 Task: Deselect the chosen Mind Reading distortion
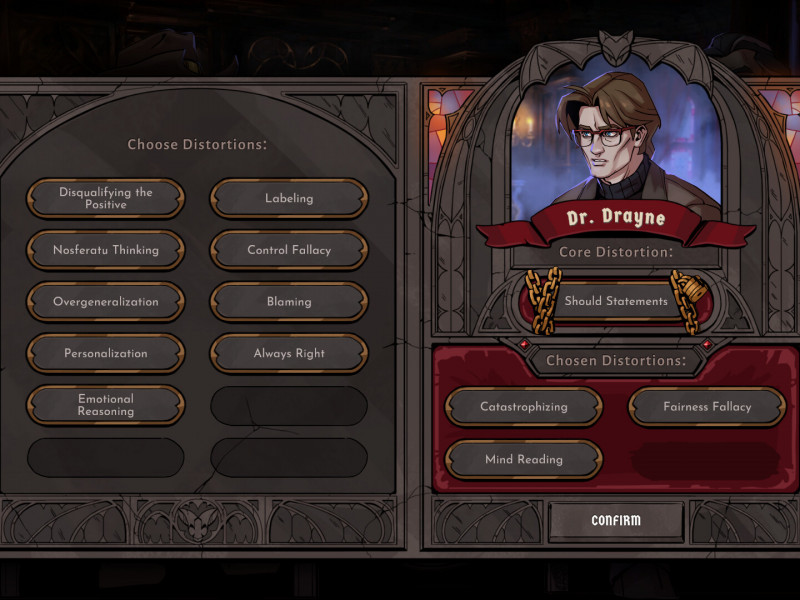coord(524,460)
